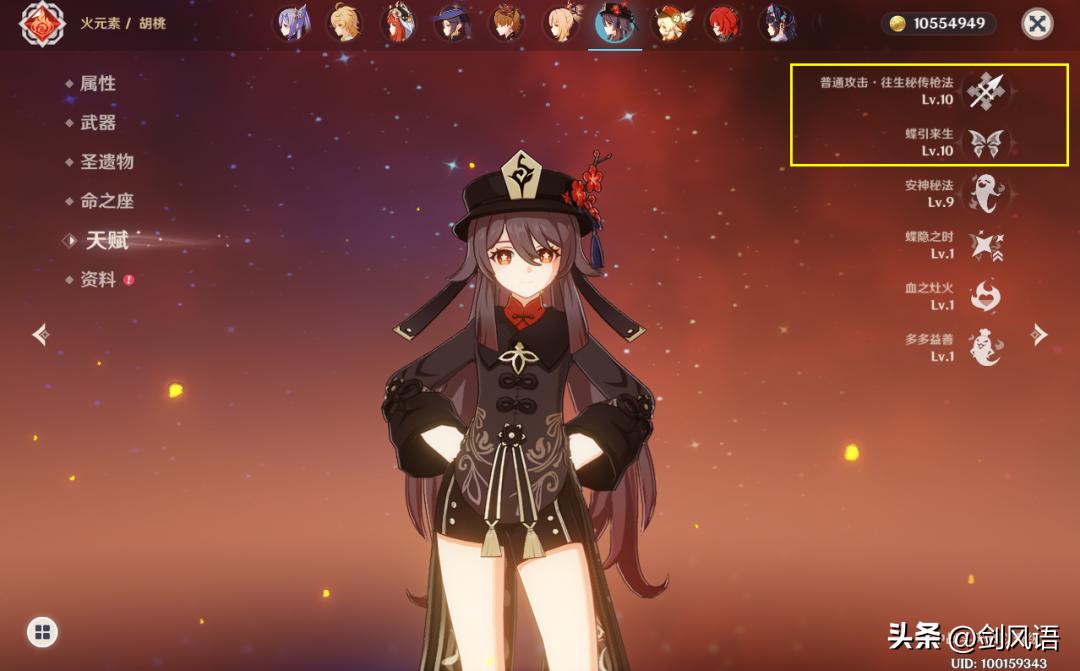Open the 蝶引来生 butterfly skill talent
This screenshot has height=671, width=1080.
pyautogui.click(x=986, y=143)
